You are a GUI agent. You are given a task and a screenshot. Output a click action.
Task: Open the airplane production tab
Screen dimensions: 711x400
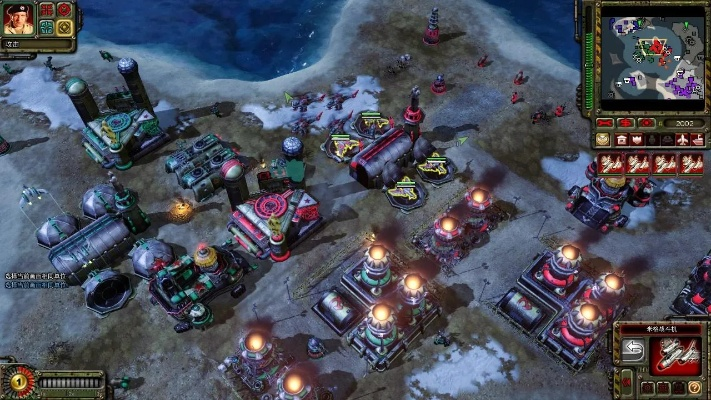(681, 139)
